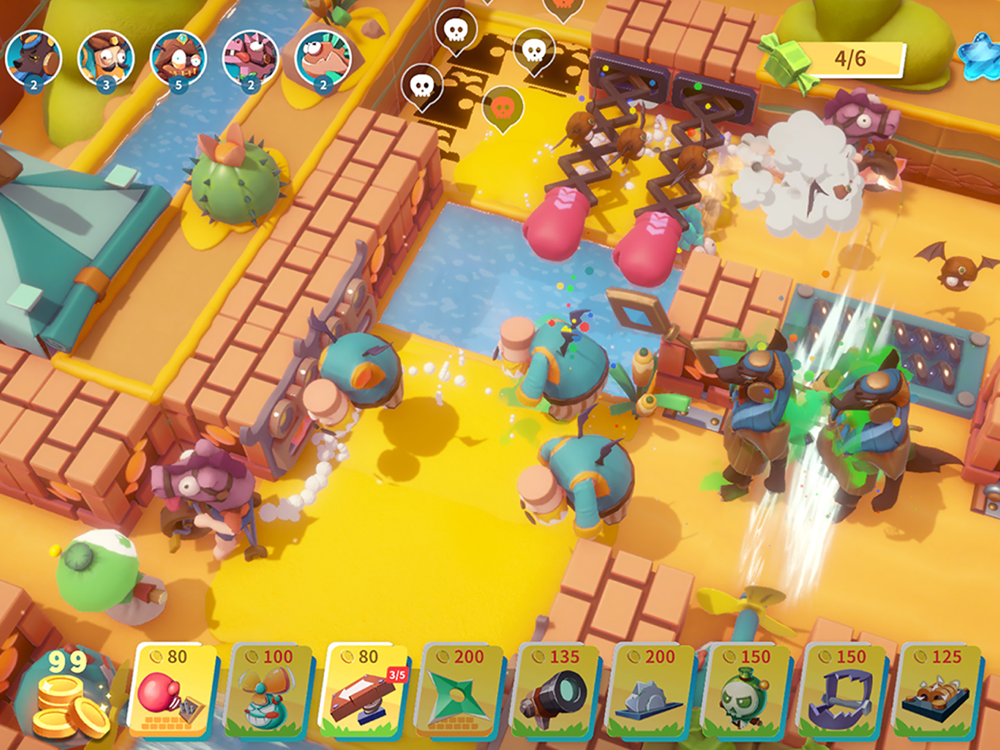Choose the 100-coin fan trap card
1000x750 pixels.
[x=269, y=691]
